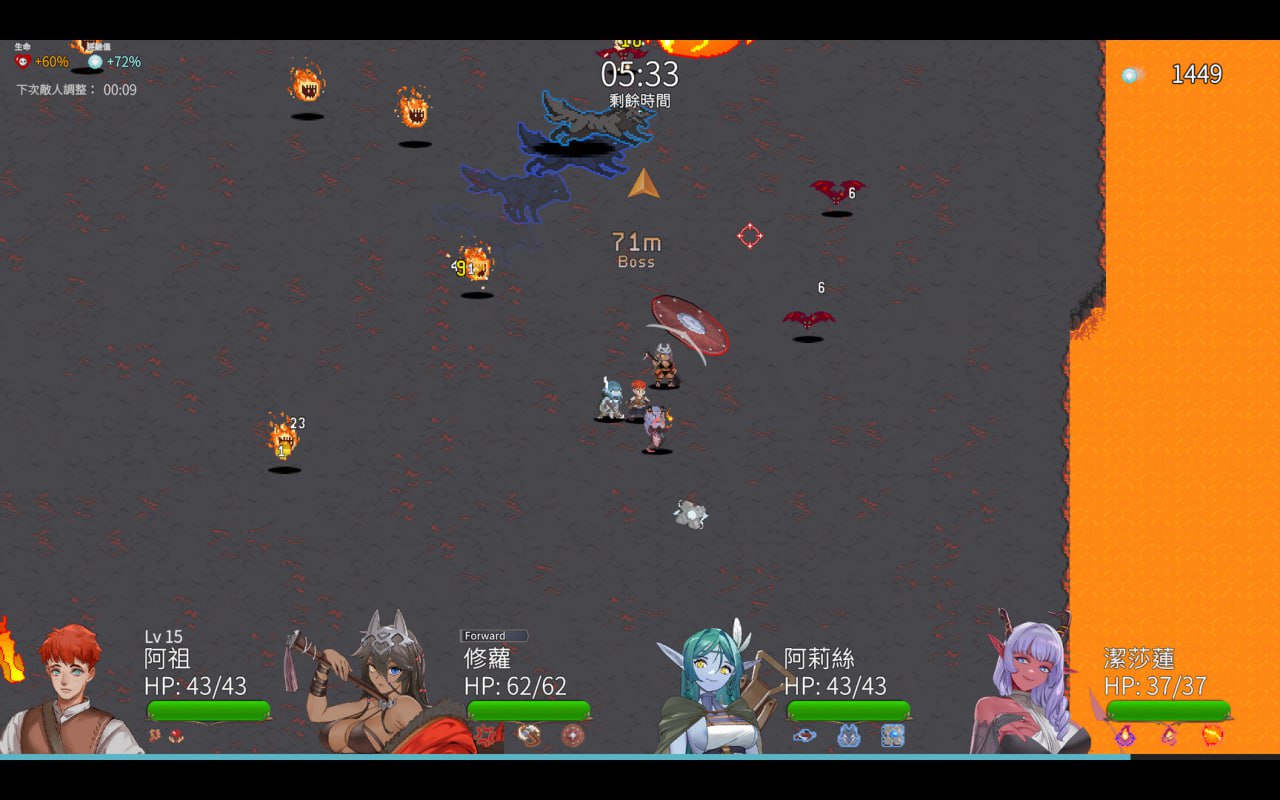The width and height of the screenshot is (1280, 800).
Task: Click the heart icon showing +60%
Action: point(20,61)
